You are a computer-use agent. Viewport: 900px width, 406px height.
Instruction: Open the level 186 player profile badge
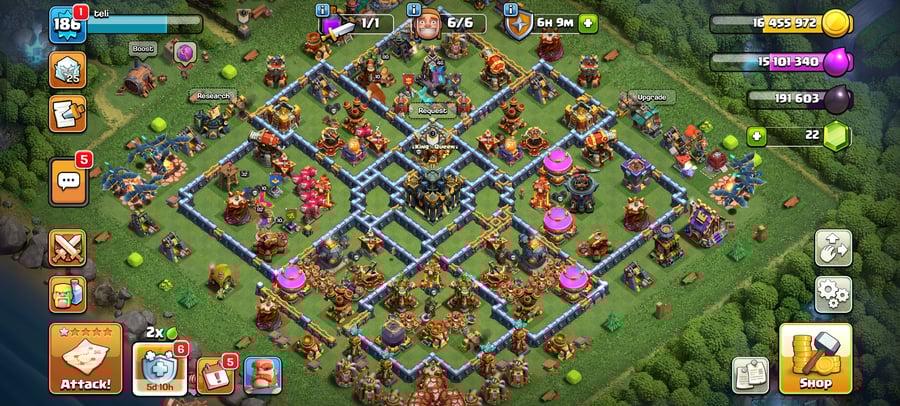tap(67, 24)
